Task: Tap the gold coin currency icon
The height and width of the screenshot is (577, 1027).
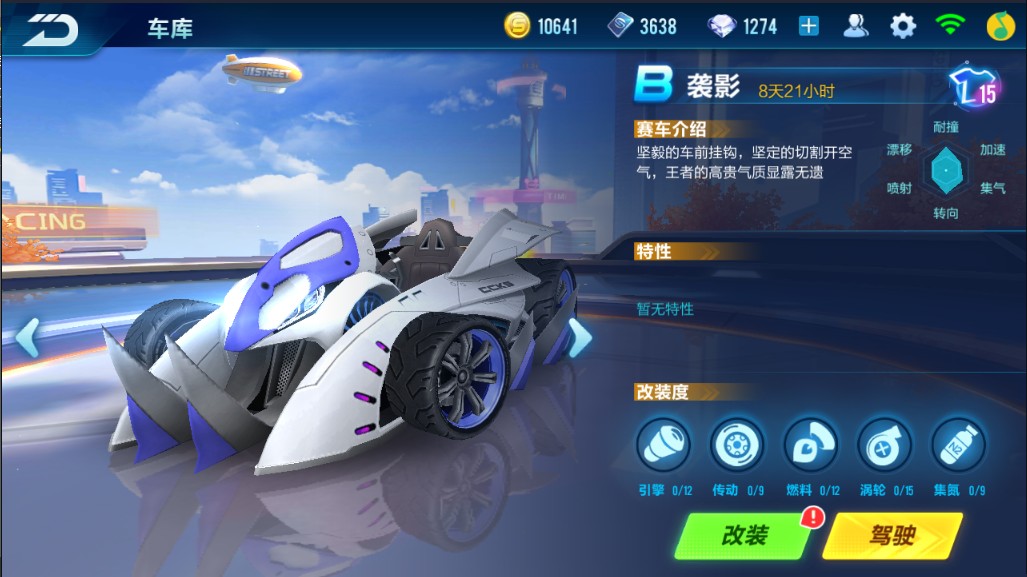Action: click(517, 27)
